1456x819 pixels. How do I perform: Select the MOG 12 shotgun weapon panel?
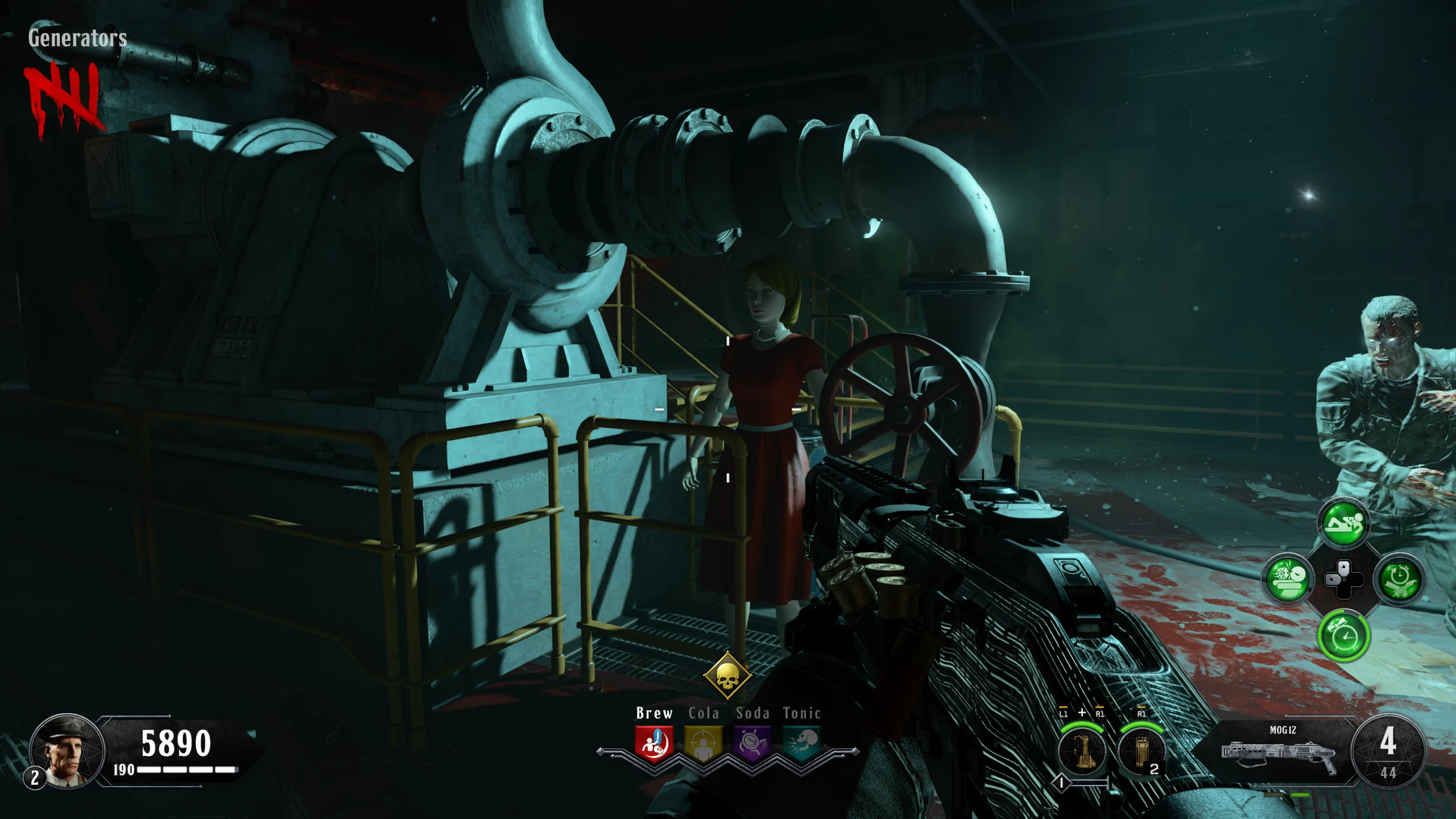coord(1280,750)
